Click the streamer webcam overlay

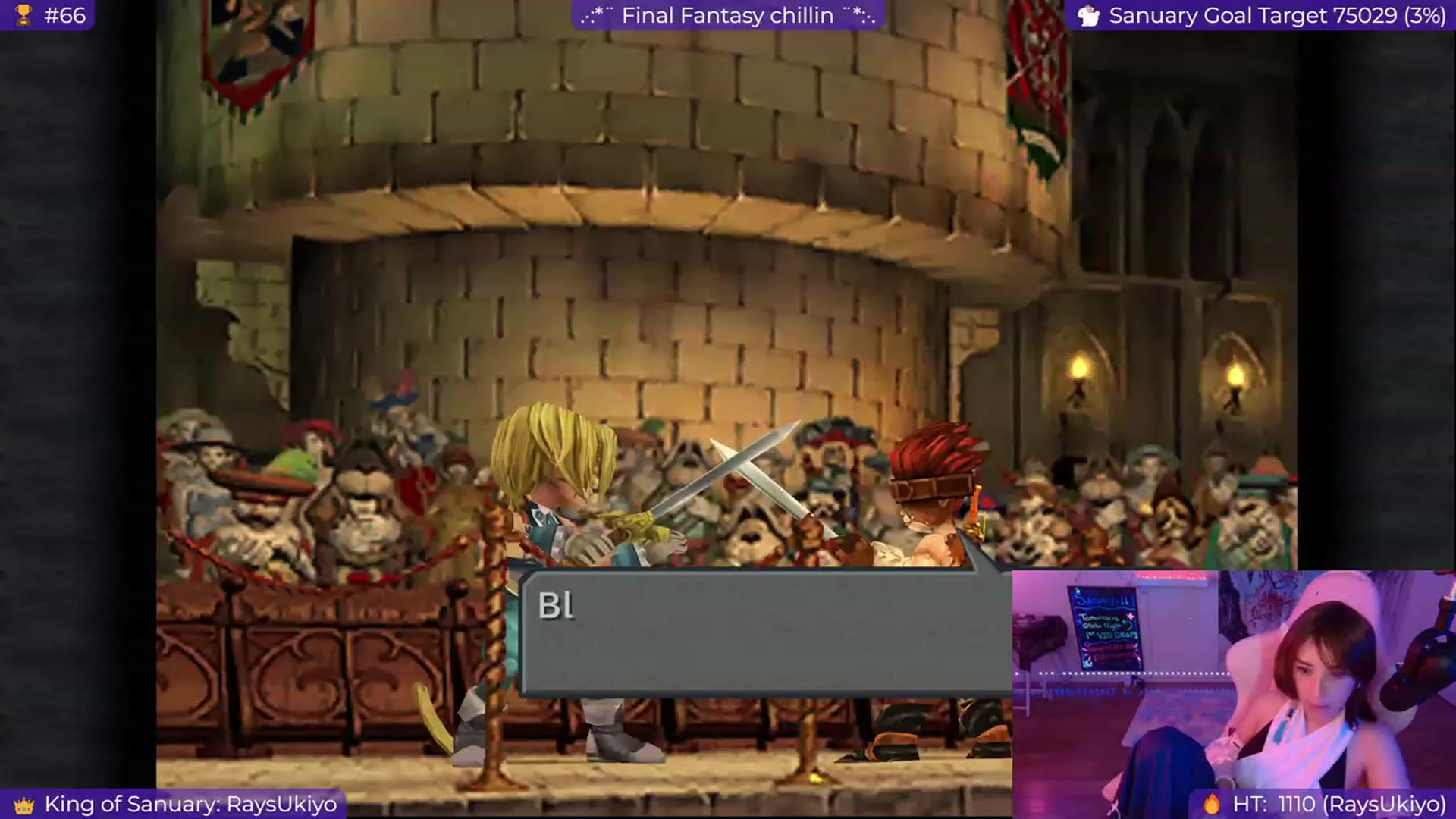(x=1233, y=693)
